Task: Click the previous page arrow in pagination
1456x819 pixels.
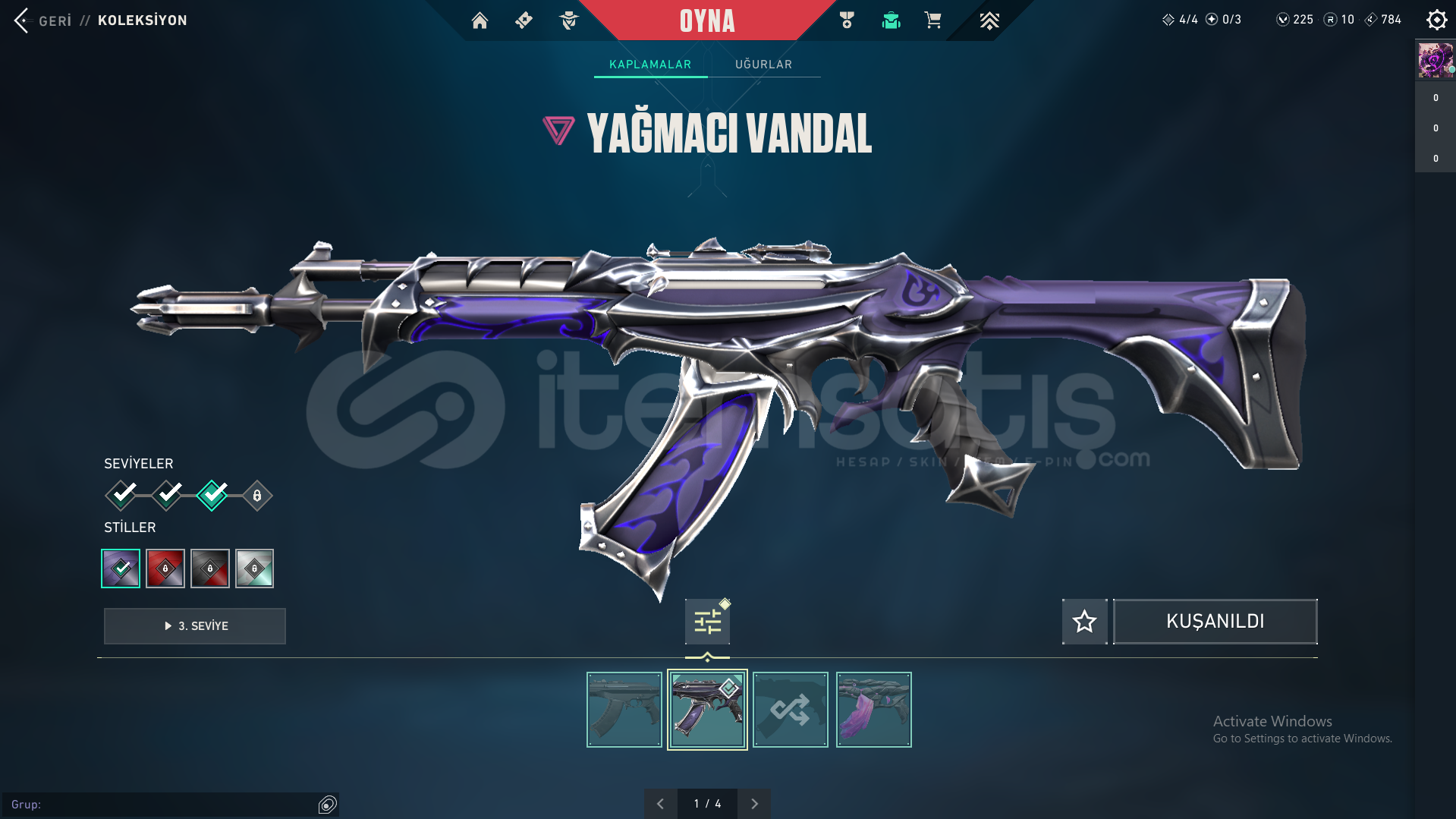Action: click(660, 803)
